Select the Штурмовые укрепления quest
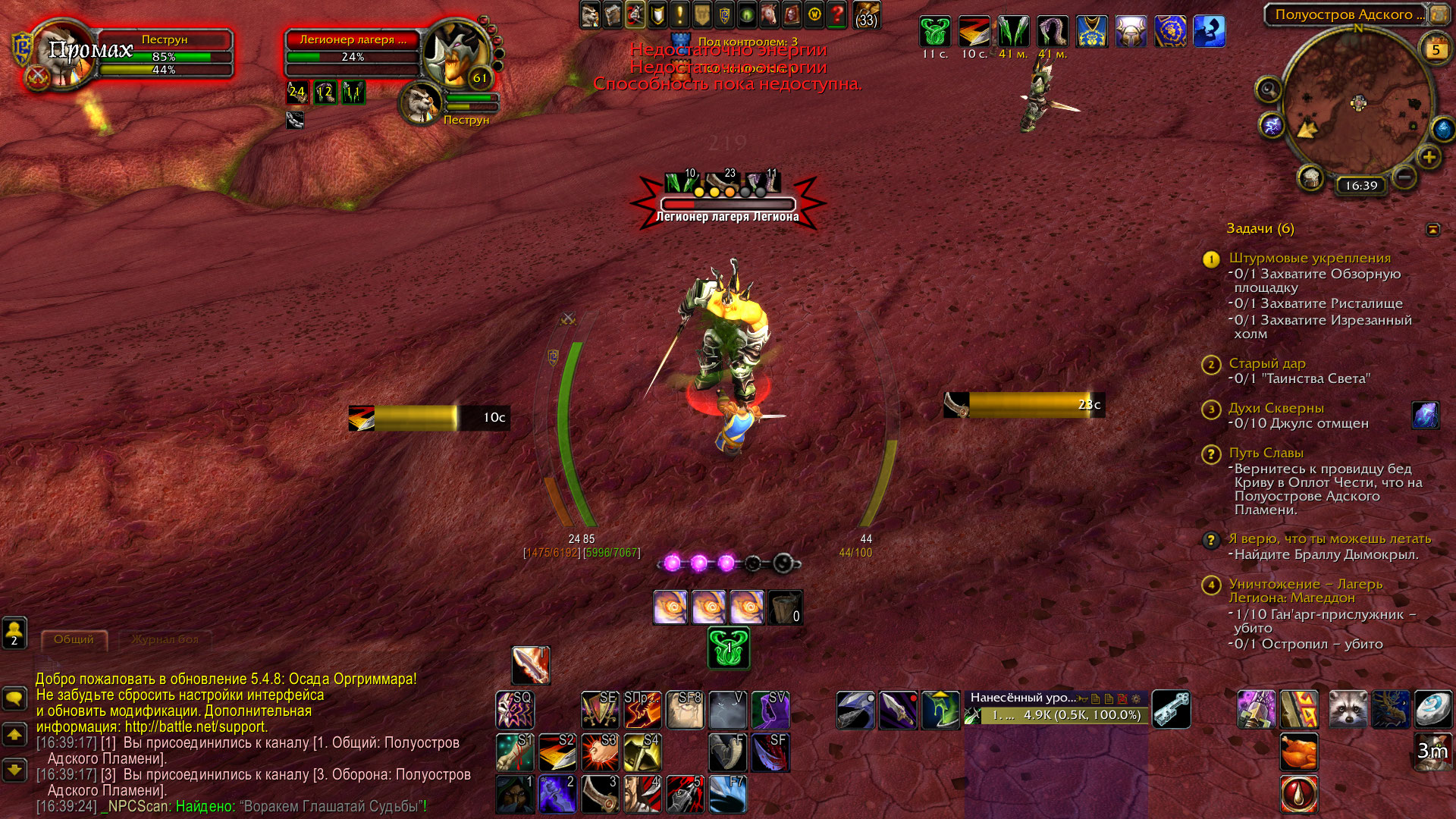This screenshot has height=819, width=1456. (x=1310, y=258)
